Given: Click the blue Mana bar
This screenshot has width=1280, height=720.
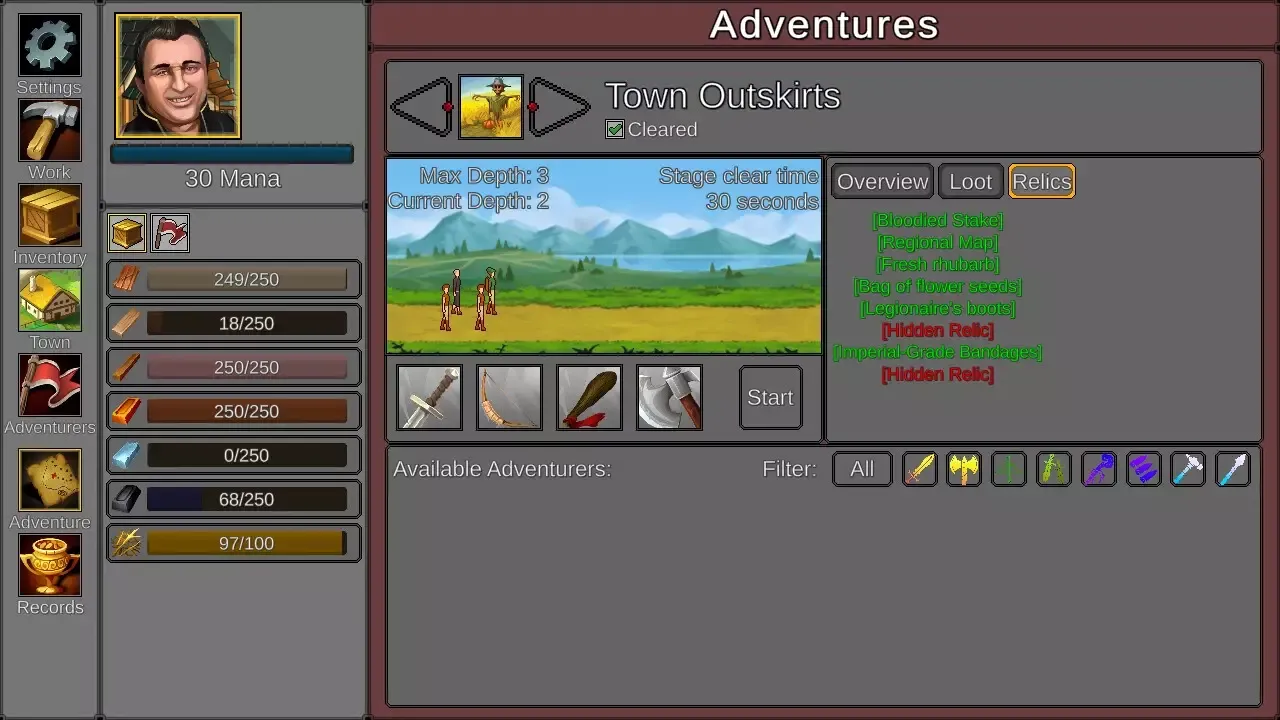Looking at the screenshot, I should click(x=231, y=153).
